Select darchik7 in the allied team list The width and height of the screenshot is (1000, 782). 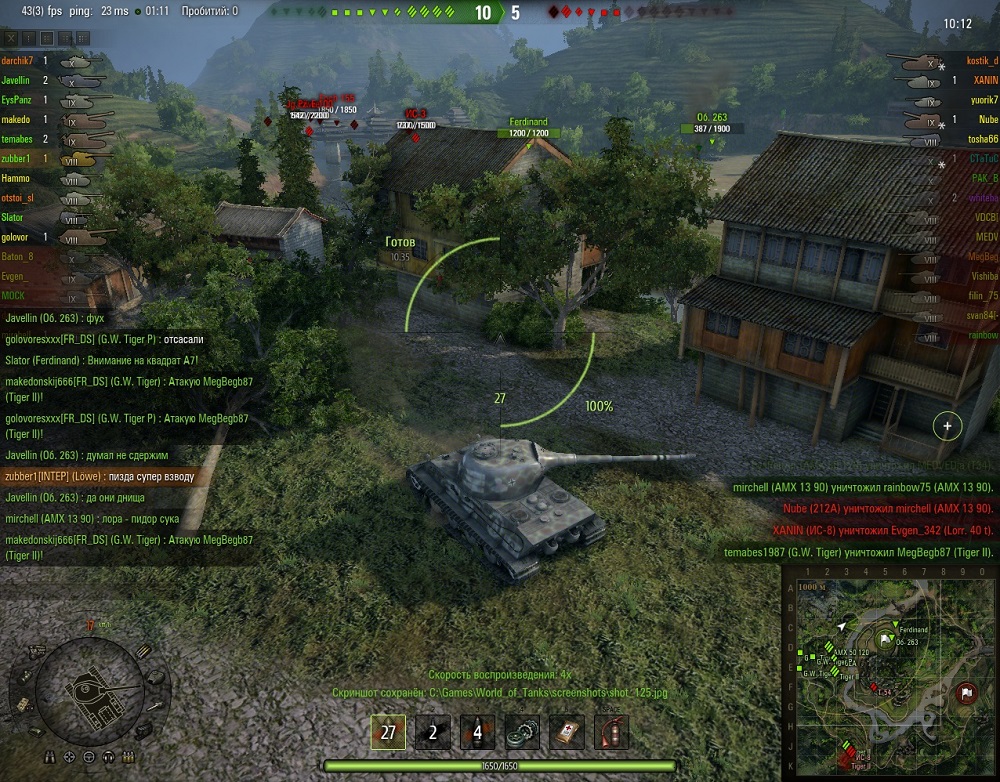click(x=18, y=61)
